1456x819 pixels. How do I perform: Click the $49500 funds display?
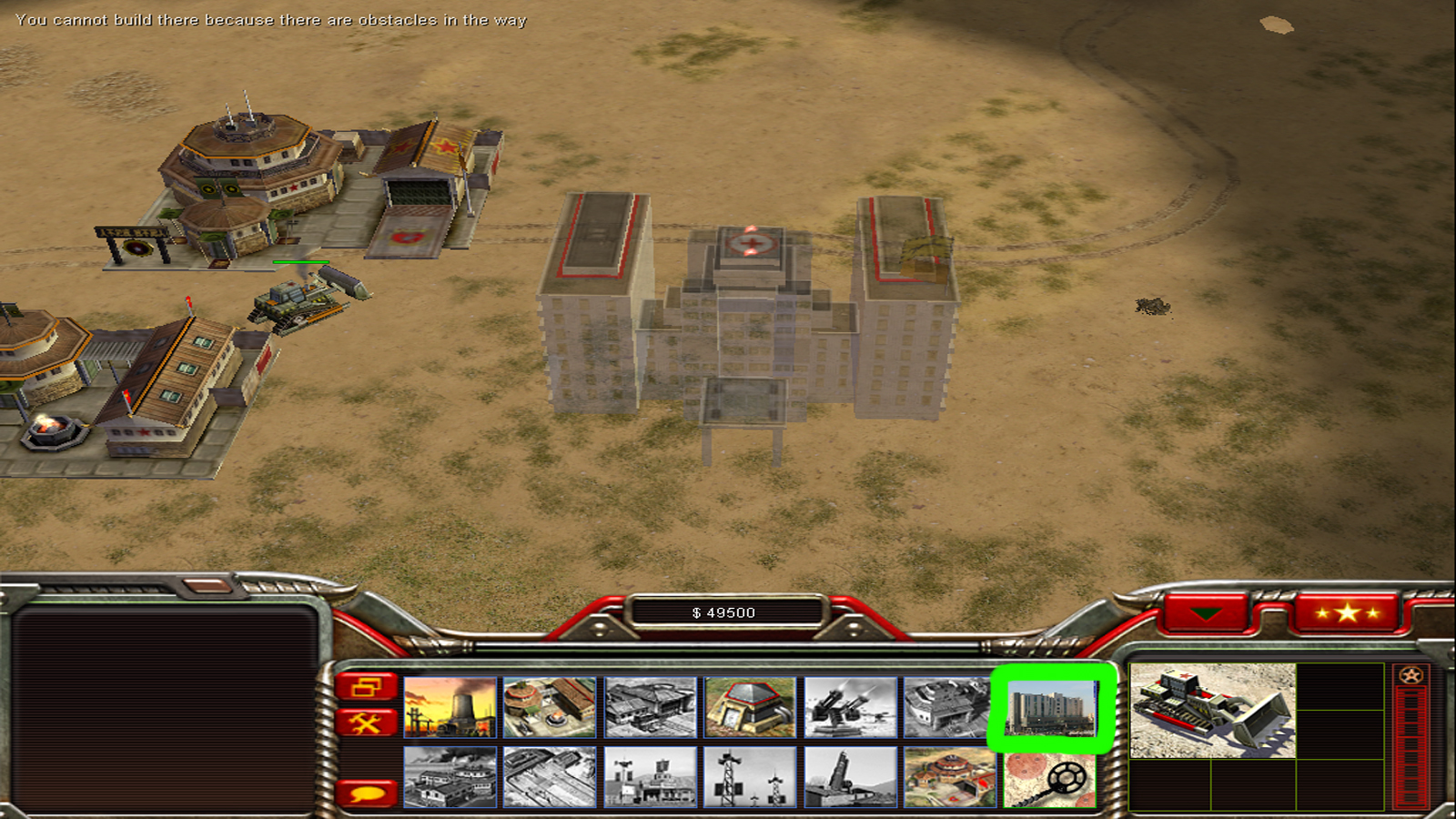click(723, 612)
